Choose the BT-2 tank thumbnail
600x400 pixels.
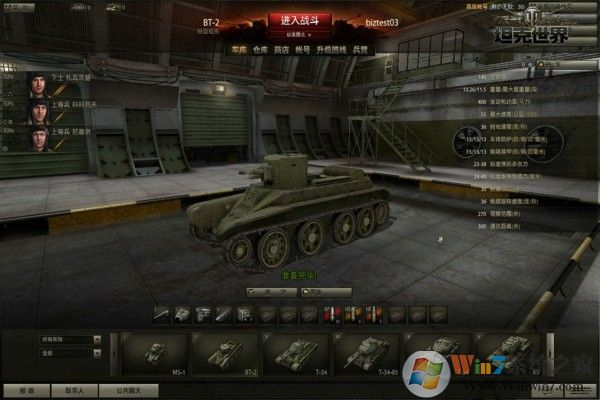coord(224,351)
